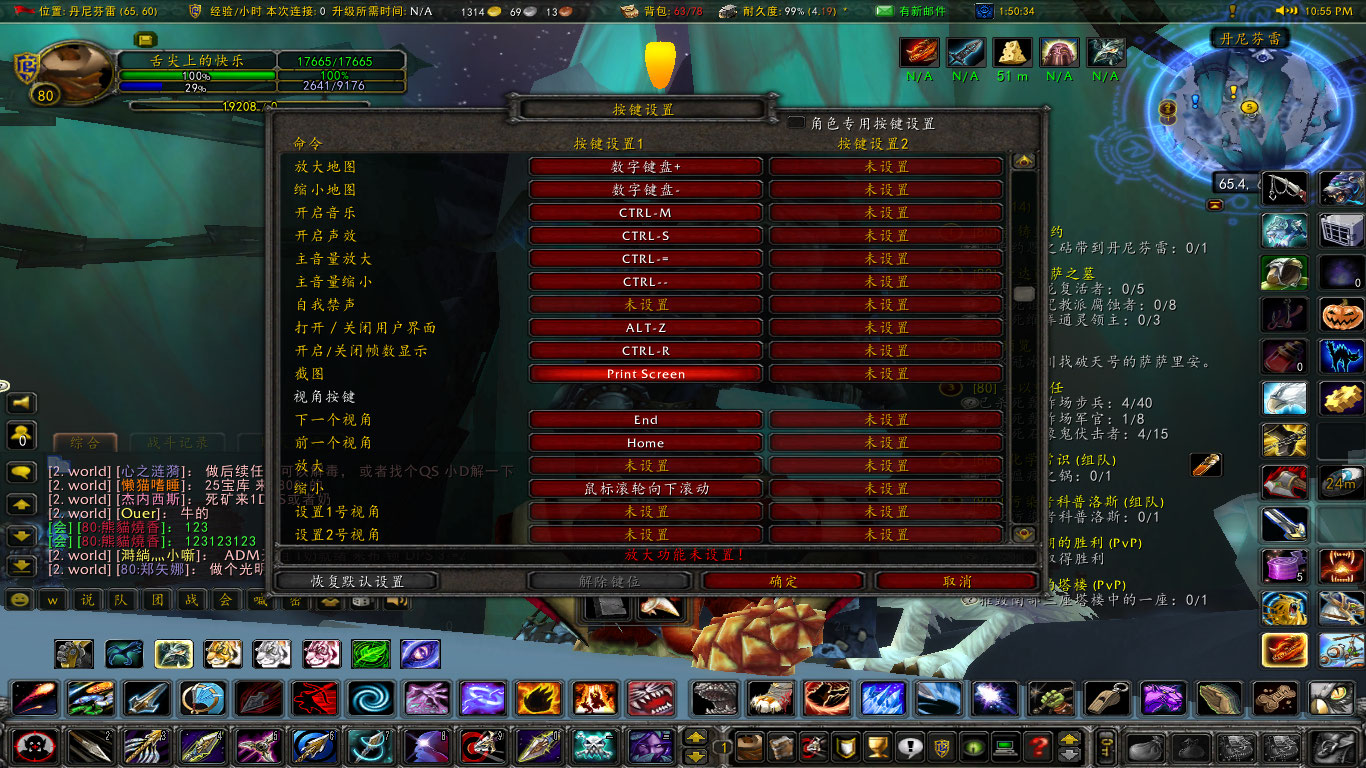This screenshot has width=1366, height=768.
Task: Open the emote smiley icon beside chat buttons
Action: tap(20, 601)
